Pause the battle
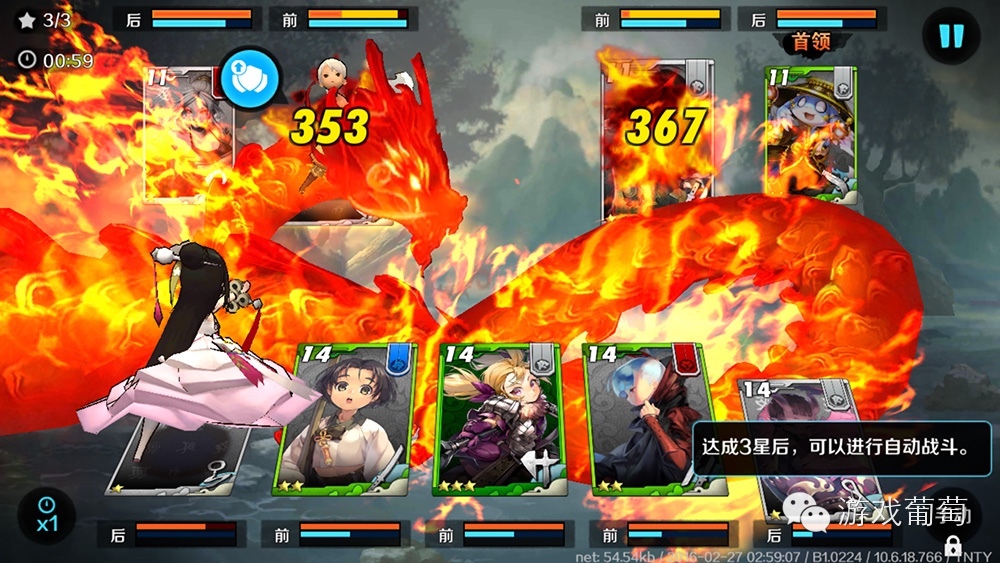 pos(950,37)
